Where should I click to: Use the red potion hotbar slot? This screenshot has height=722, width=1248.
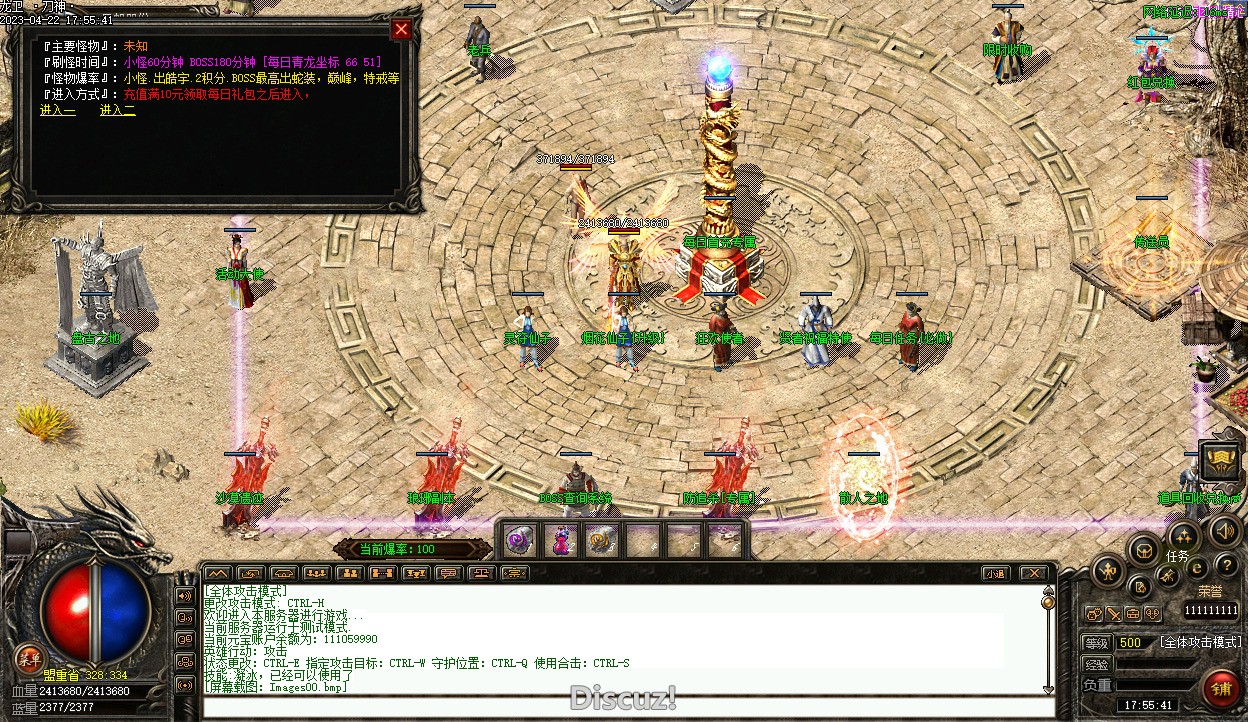coord(560,541)
